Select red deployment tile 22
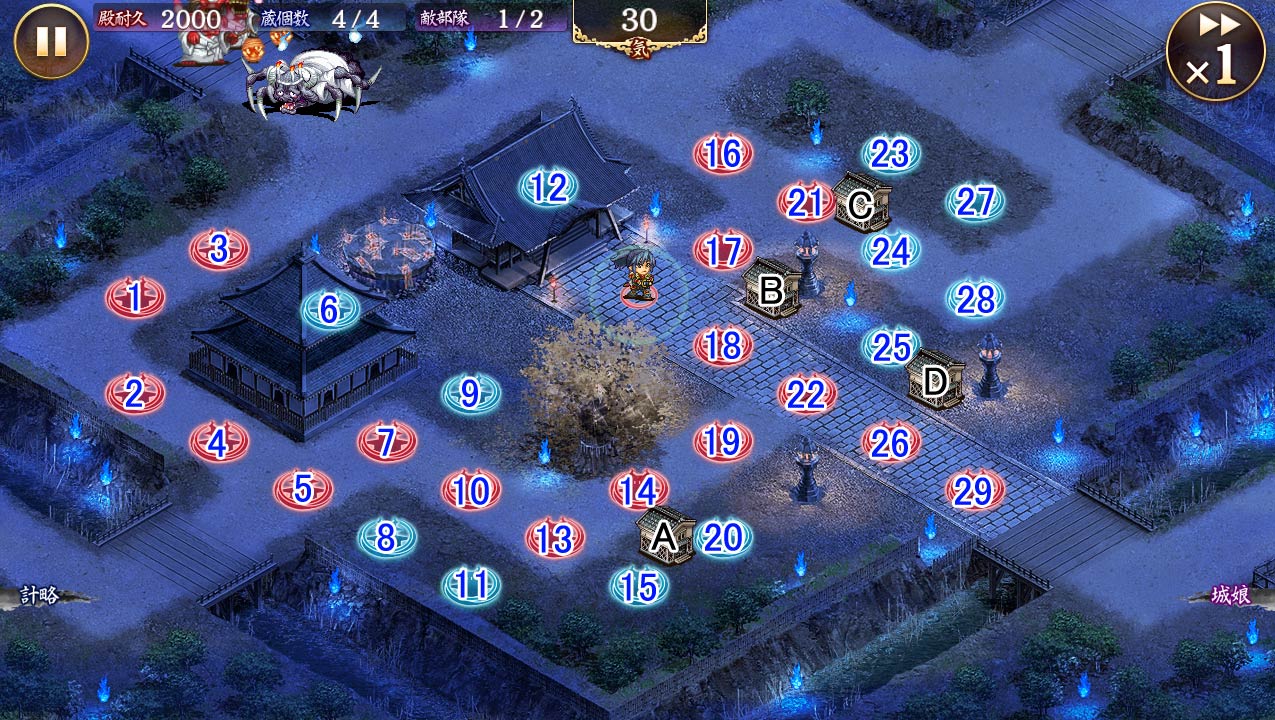The image size is (1275, 720). (806, 395)
